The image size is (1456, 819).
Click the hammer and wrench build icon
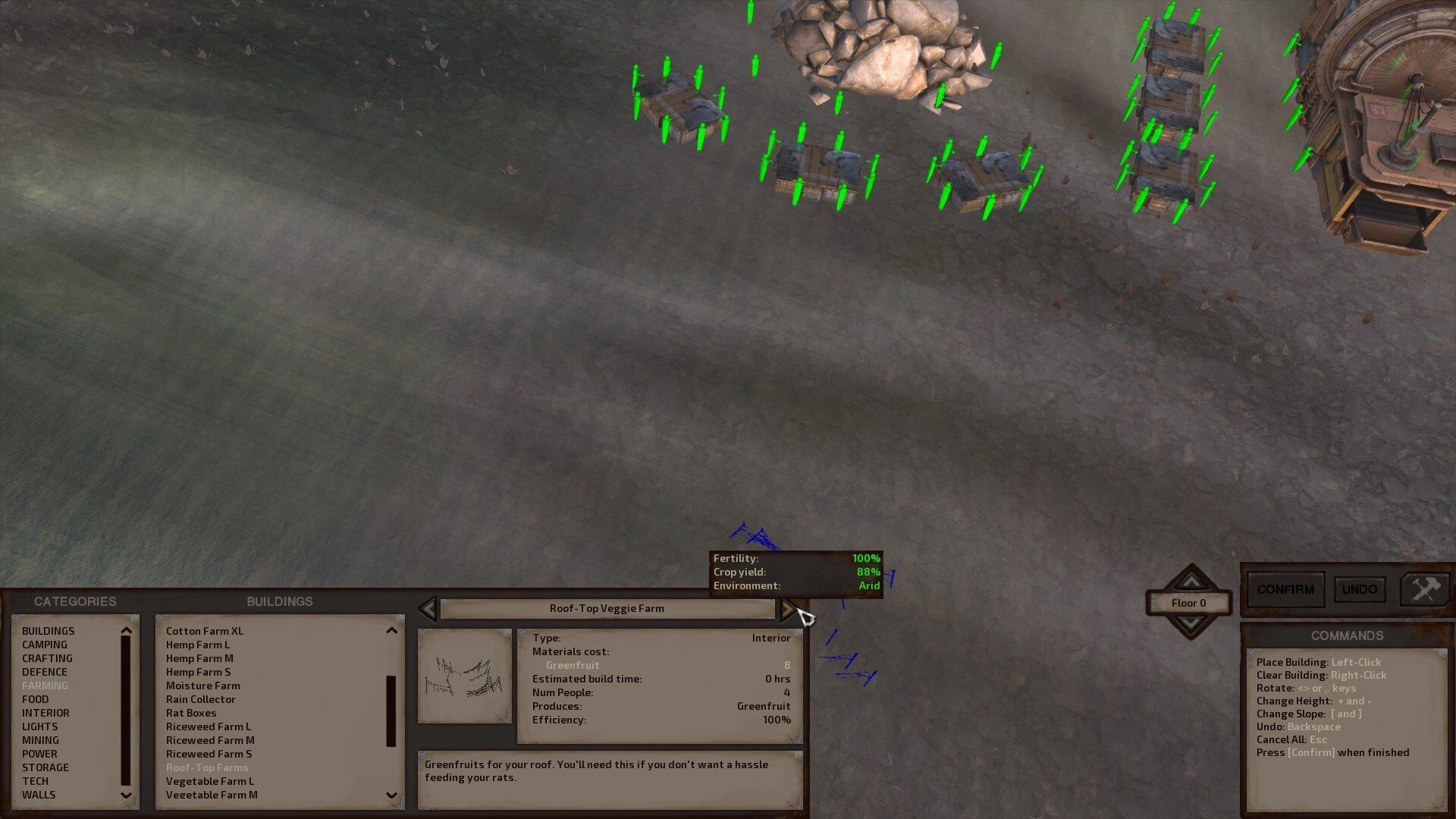coord(1424,589)
